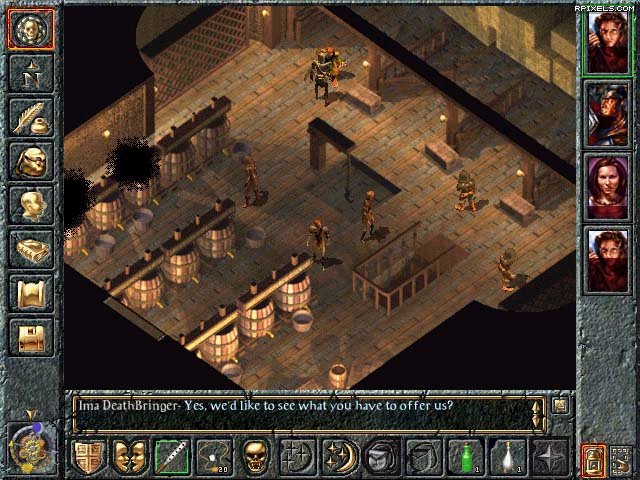This screenshot has height=480, width=640.
Task: Open the character record bust icon
Action: click(30, 206)
